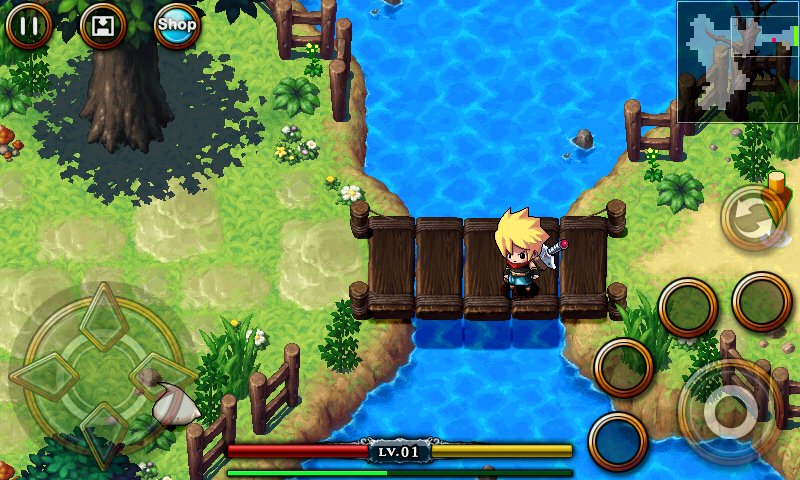This screenshot has height=480, width=800.
Task: Pause the game with the pause button
Action: (x=29, y=25)
